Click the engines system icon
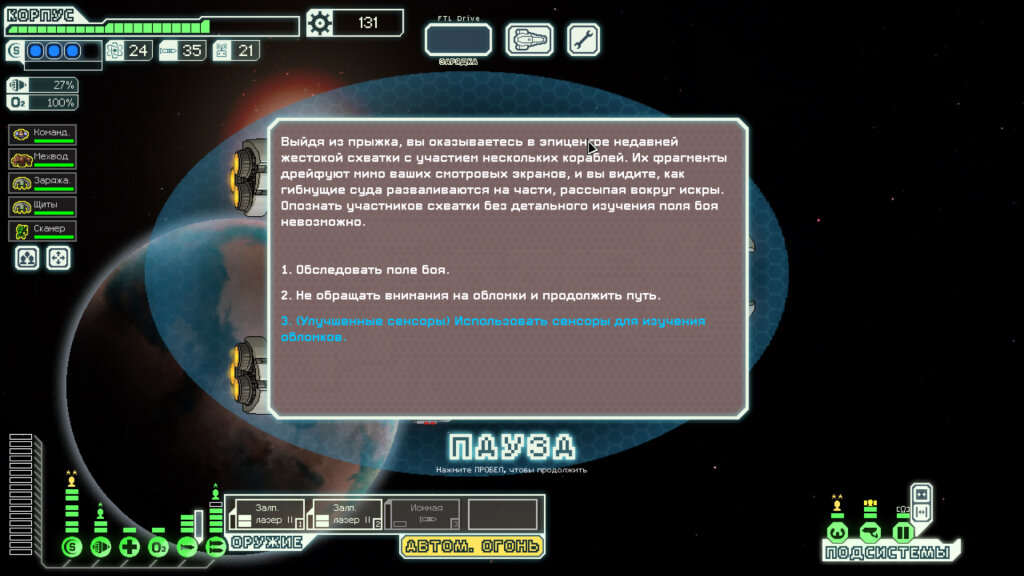 click(100, 547)
